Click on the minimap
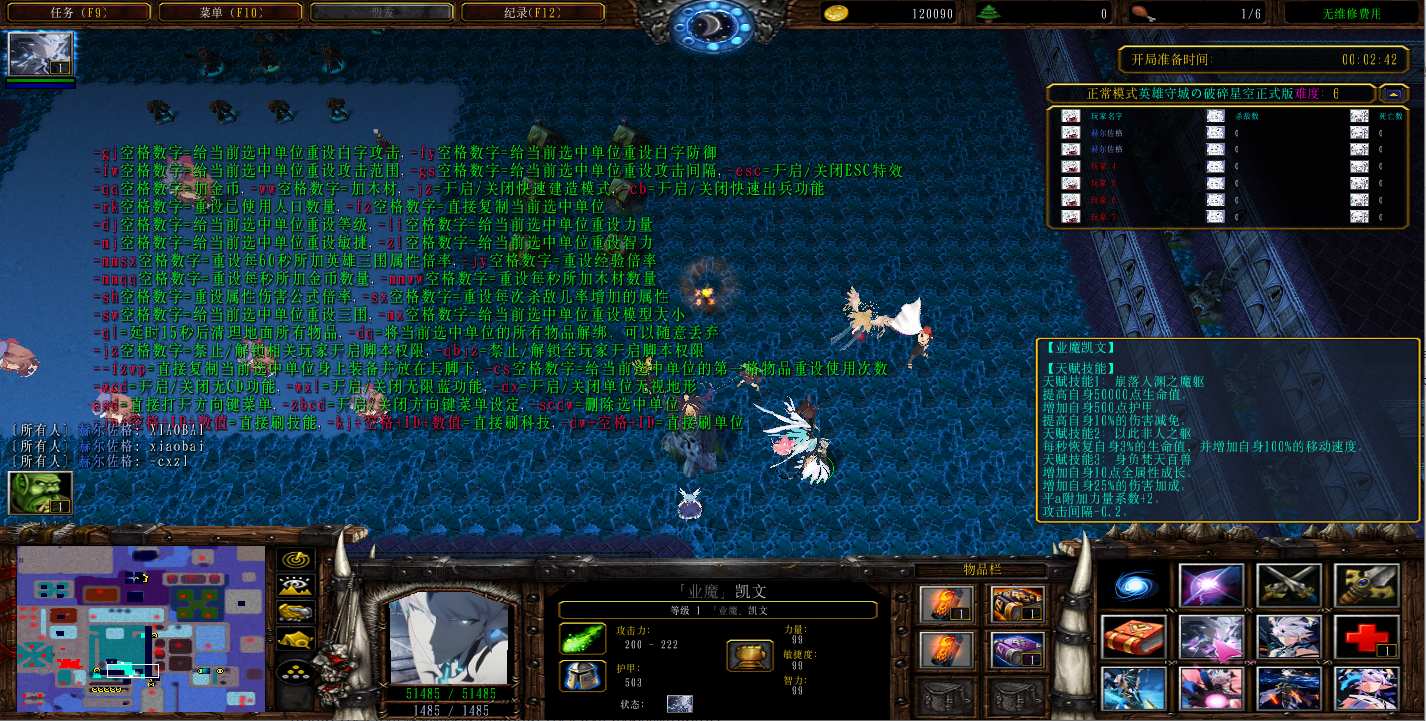The width and height of the screenshot is (1426, 721). [141, 628]
